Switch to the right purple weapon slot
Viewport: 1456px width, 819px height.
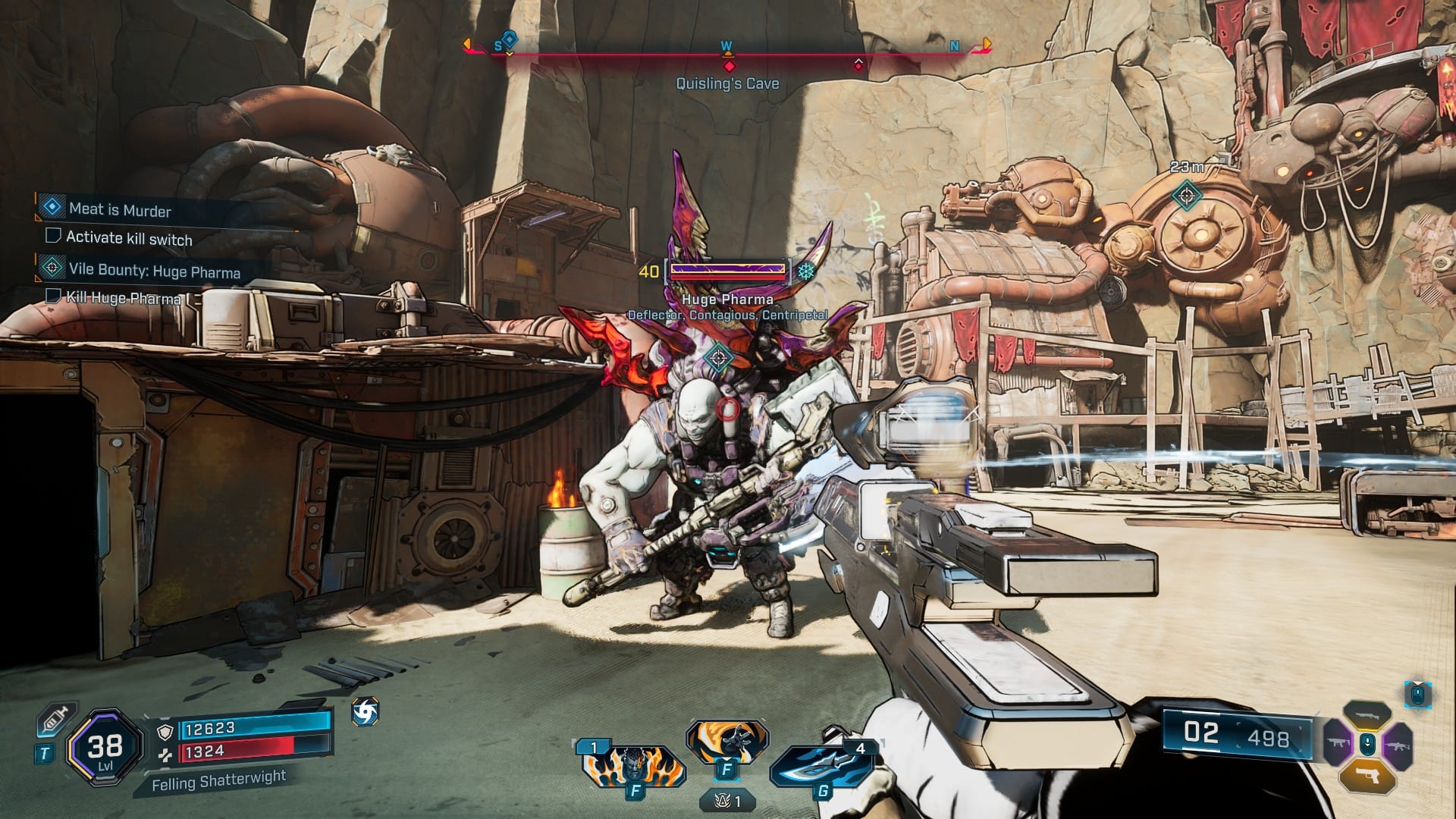click(1397, 744)
